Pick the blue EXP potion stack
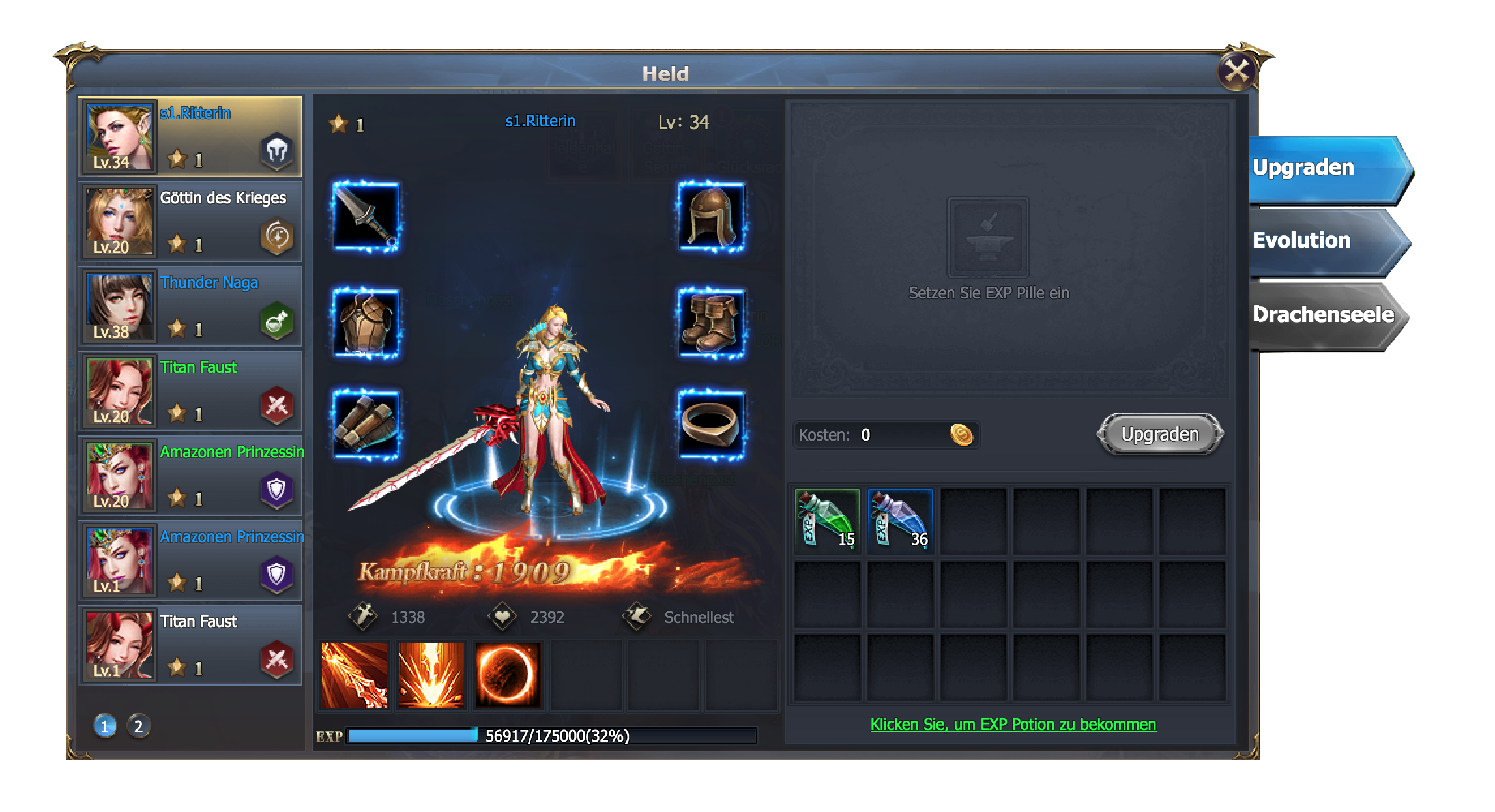Screen dimensions: 1495x812 pos(901,521)
